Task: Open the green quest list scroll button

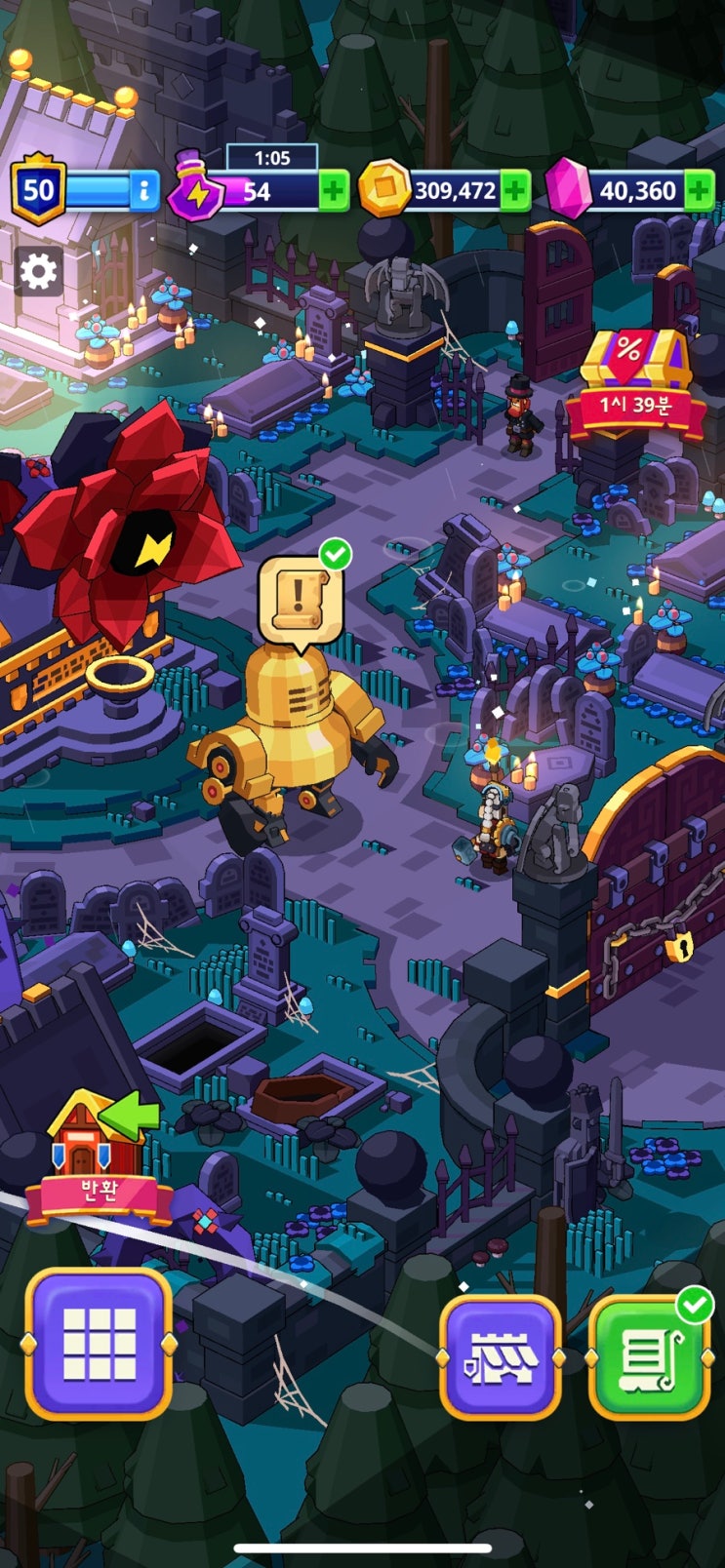Action: pyautogui.click(x=649, y=1356)
